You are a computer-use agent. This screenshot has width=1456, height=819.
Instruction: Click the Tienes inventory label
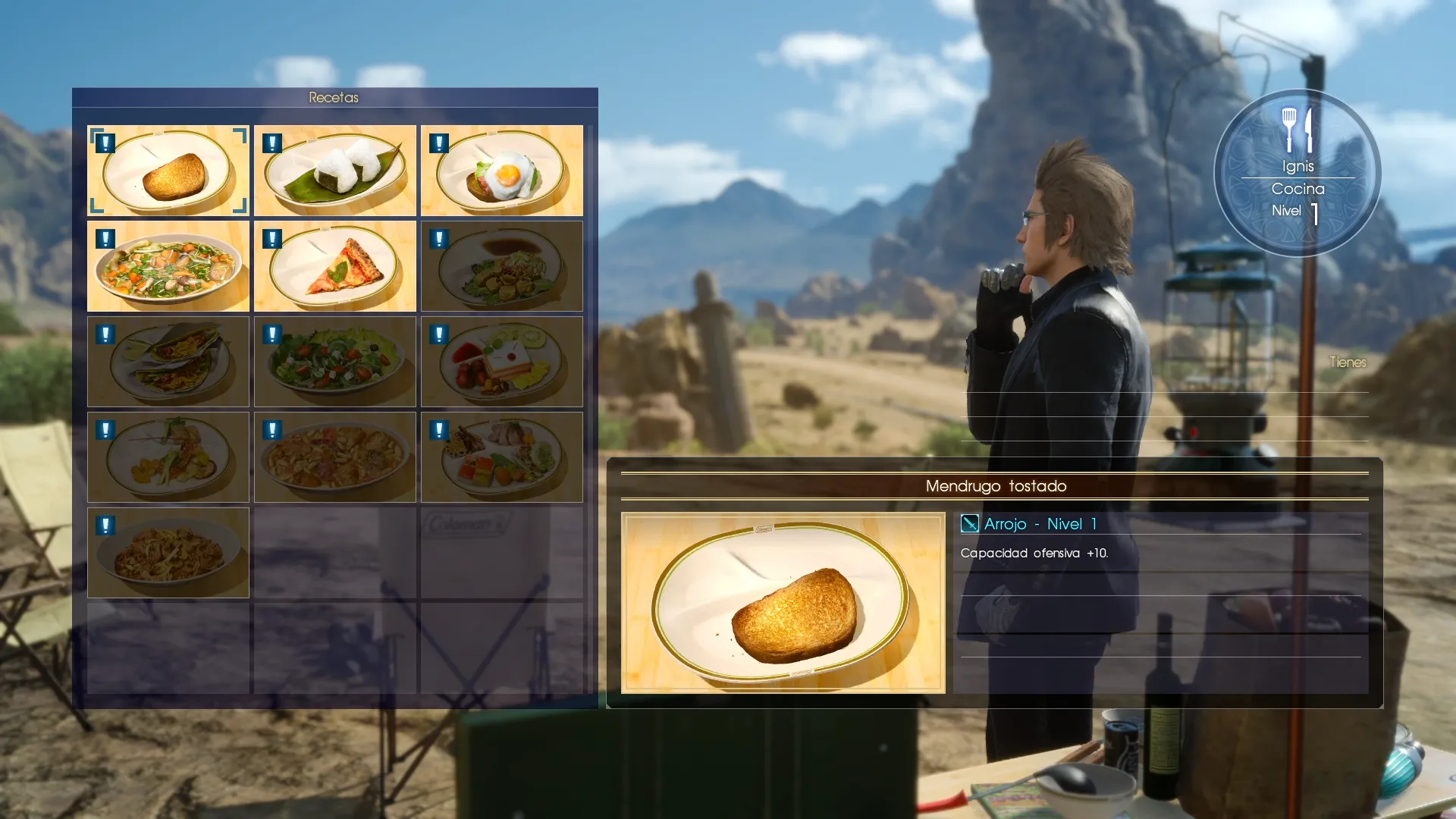pyautogui.click(x=1347, y=362)
